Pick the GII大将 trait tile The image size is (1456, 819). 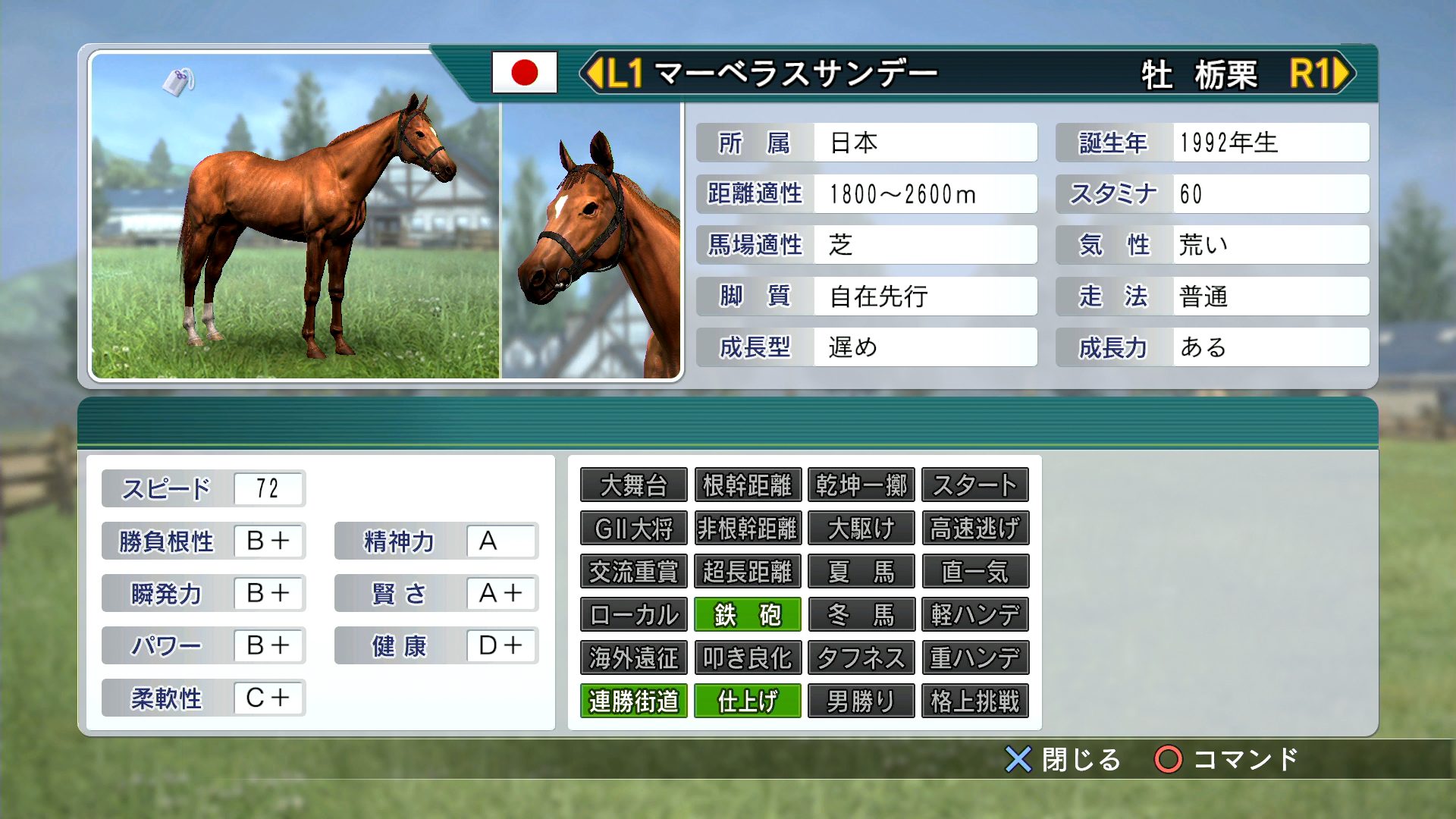point(633,529)
